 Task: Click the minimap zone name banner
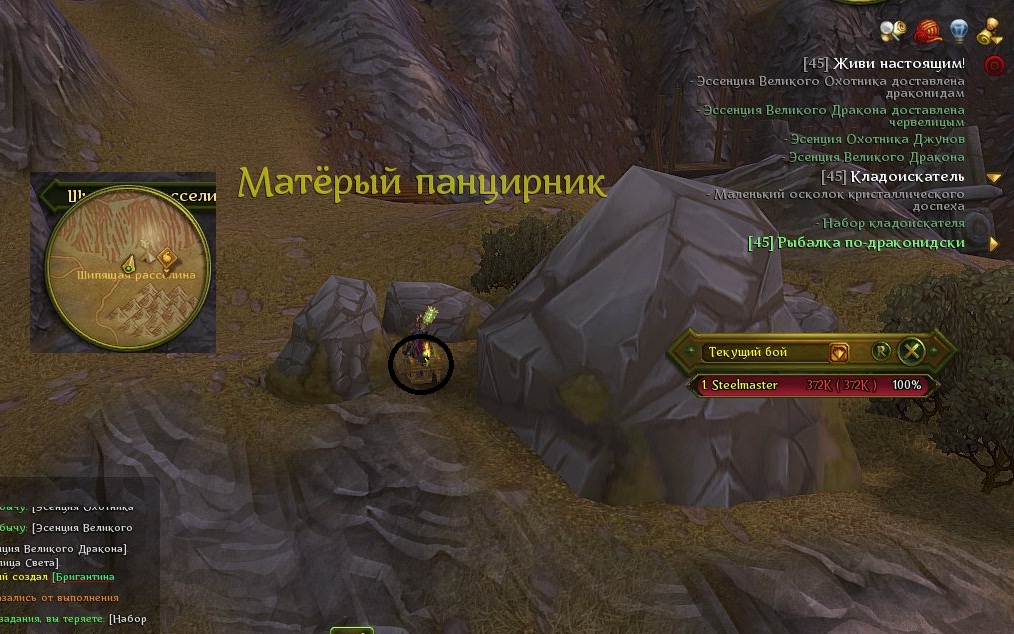130,196
